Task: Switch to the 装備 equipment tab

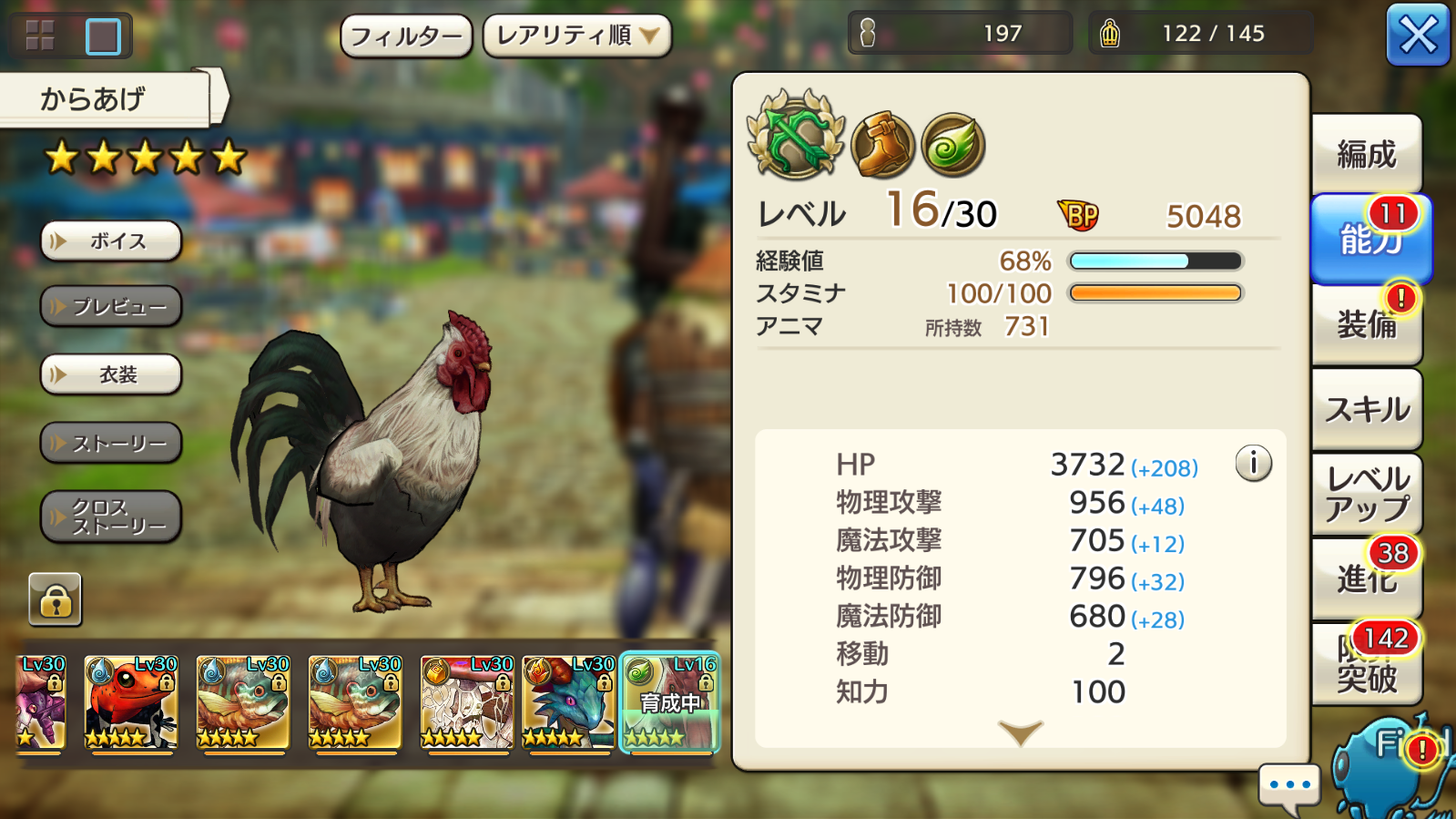Action: 1366,325
